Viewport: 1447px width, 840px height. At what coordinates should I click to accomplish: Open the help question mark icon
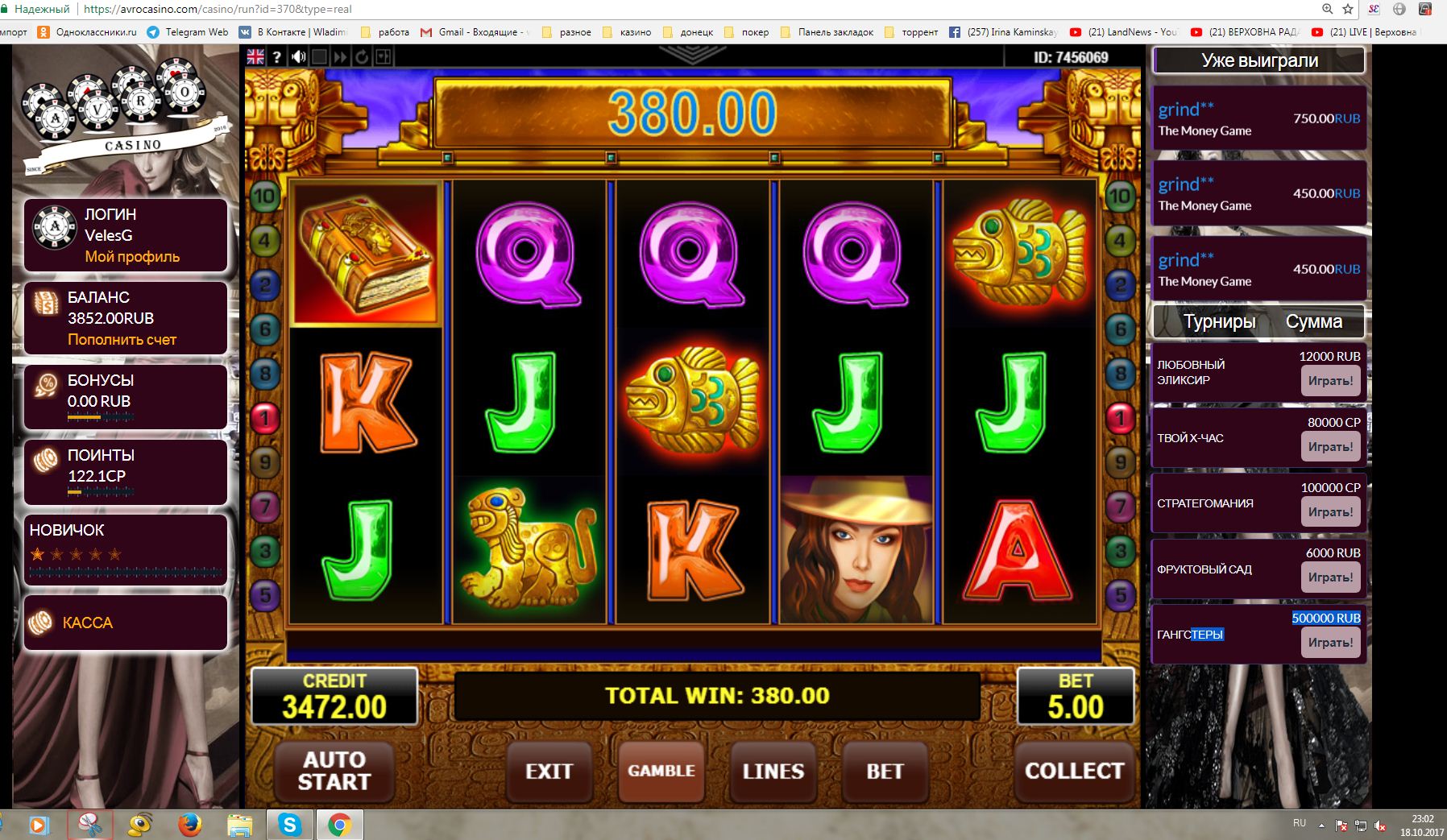click(277, 56)
